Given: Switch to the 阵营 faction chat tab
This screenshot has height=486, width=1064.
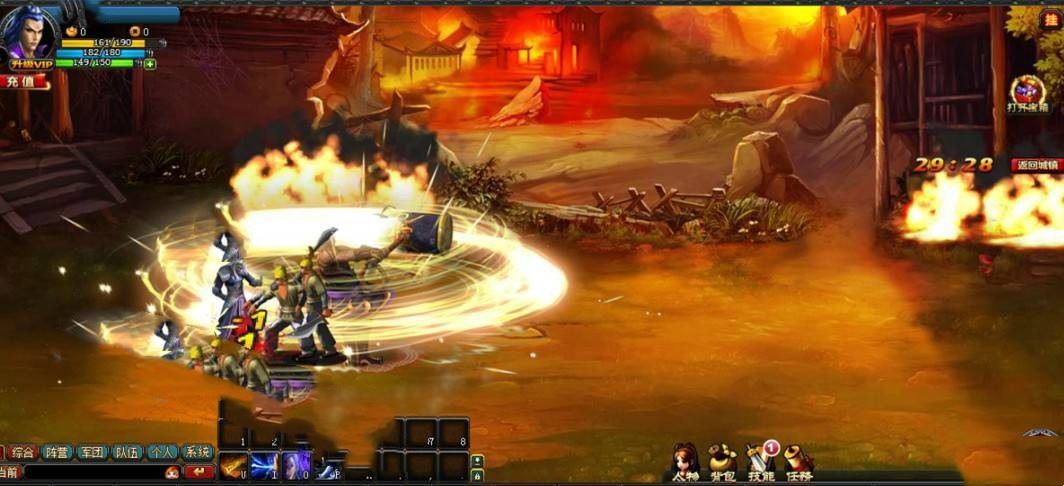Looking at the screenshot, I should tap(57, 452).
